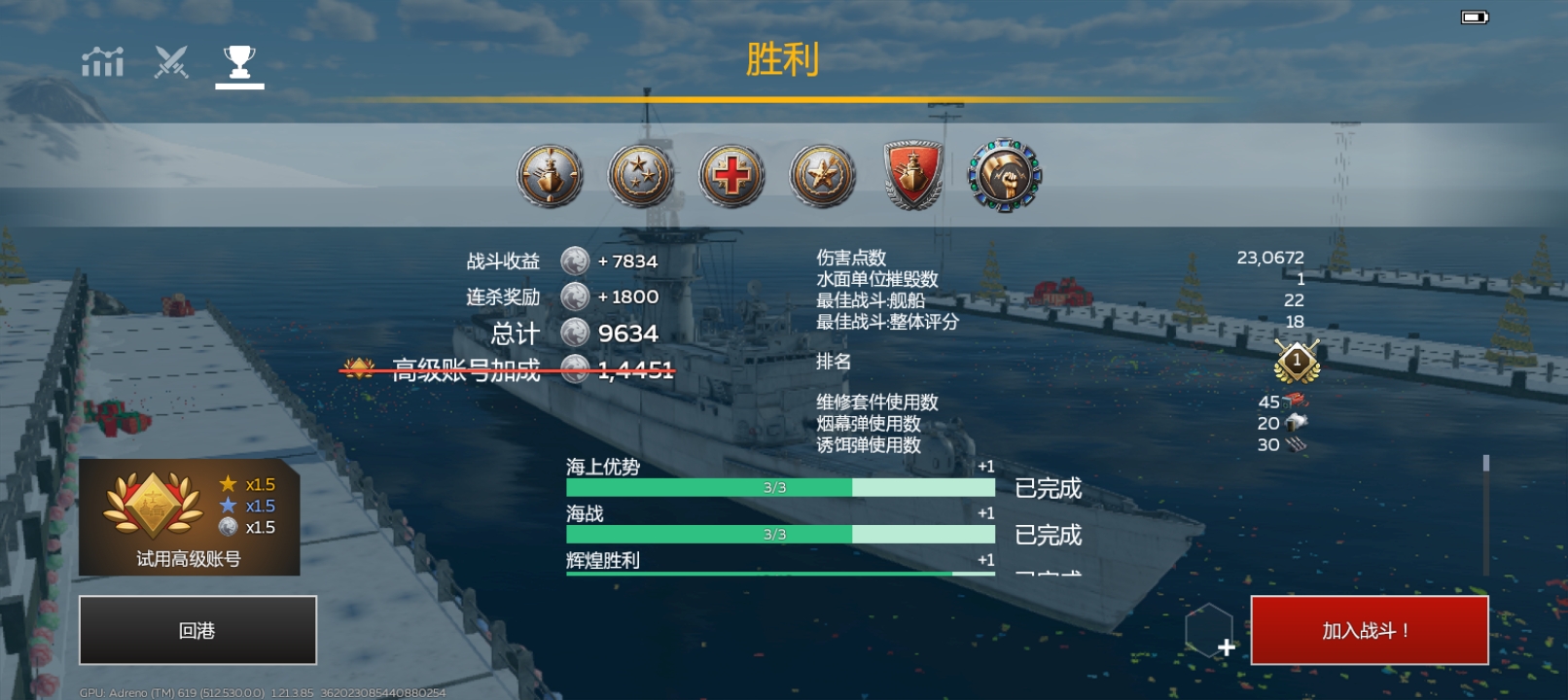Click the smoke shell icon next to 20
Viewport: 1568px width, 700px height.
(x=1298, y=424)
